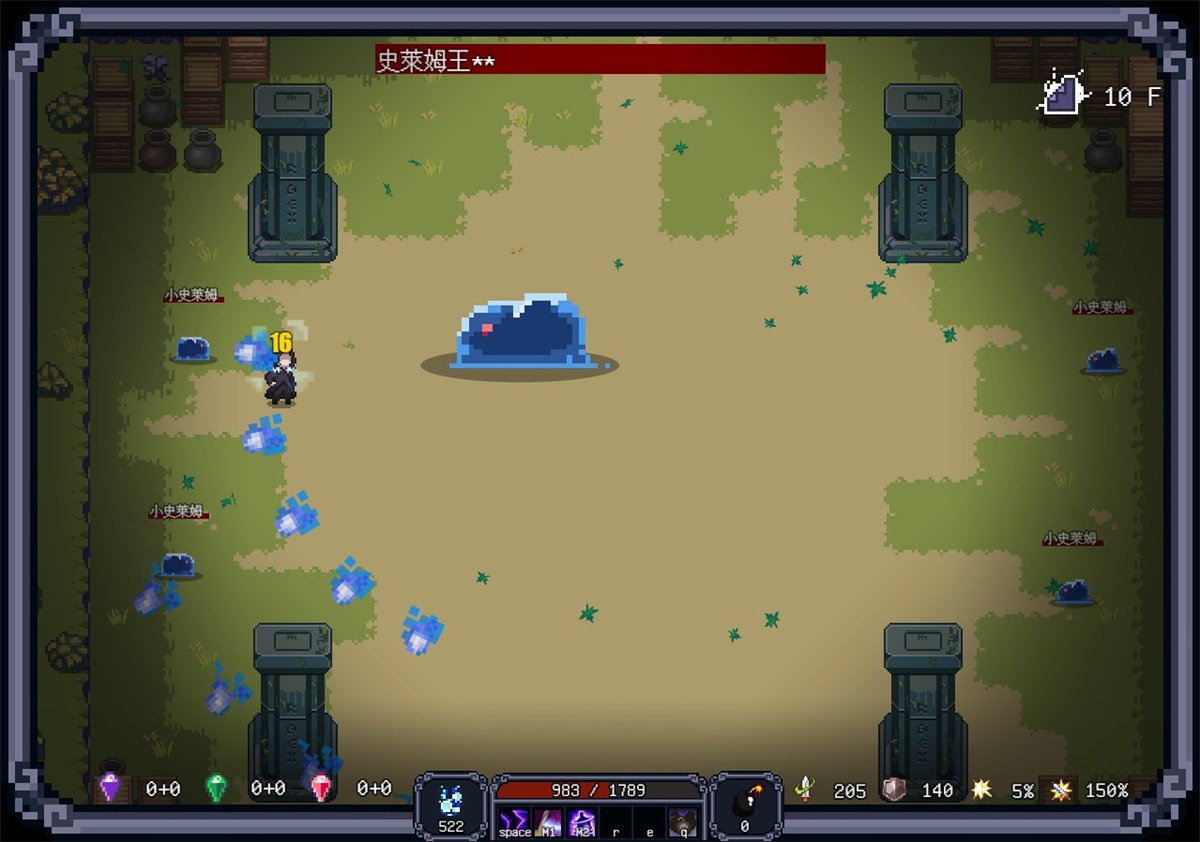Click the shield defense stat icon

[x=895, y=790]
